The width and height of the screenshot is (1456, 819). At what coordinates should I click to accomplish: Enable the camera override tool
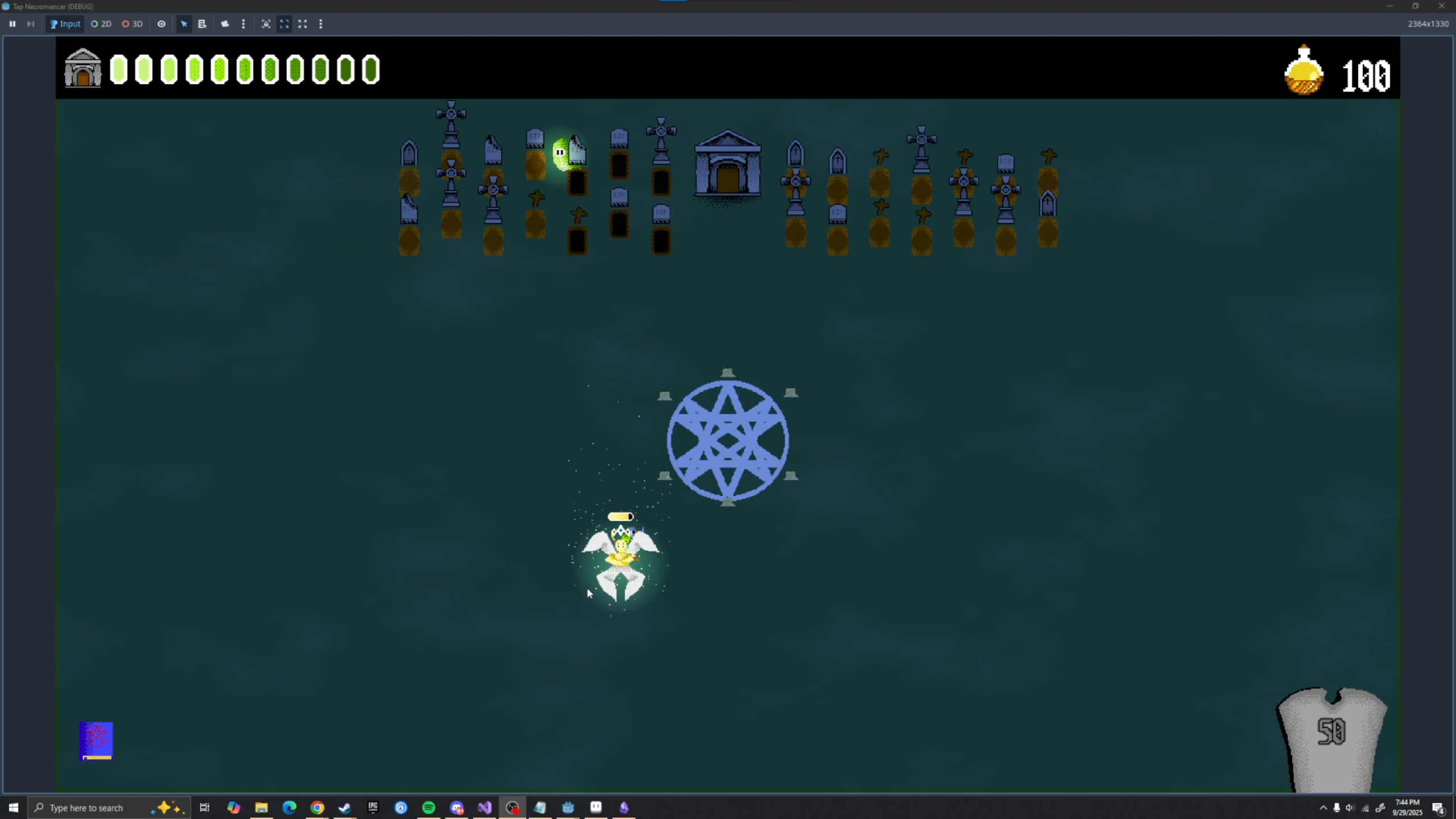225,24
